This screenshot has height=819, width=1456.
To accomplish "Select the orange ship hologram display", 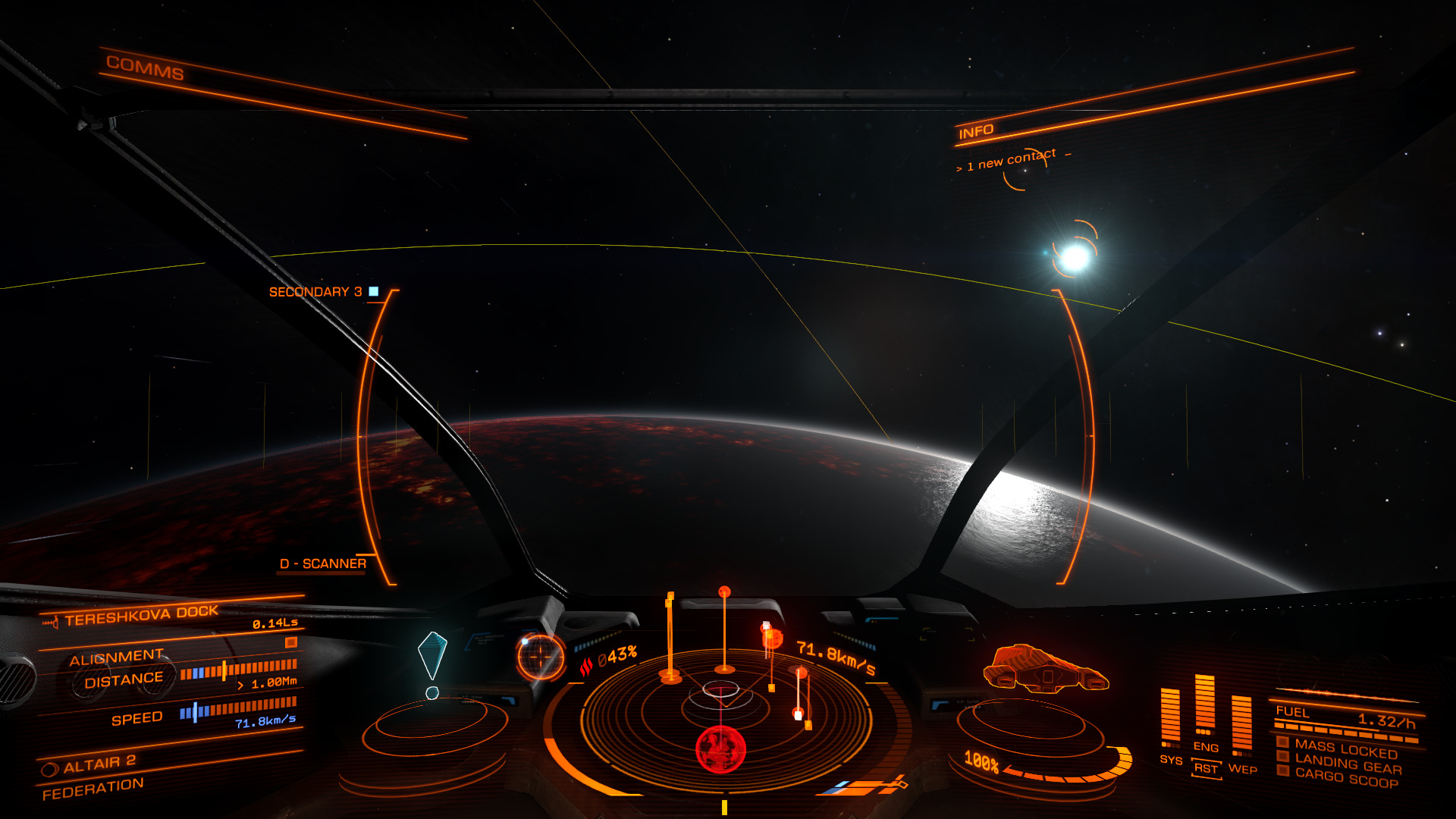I will (1045, 668).
